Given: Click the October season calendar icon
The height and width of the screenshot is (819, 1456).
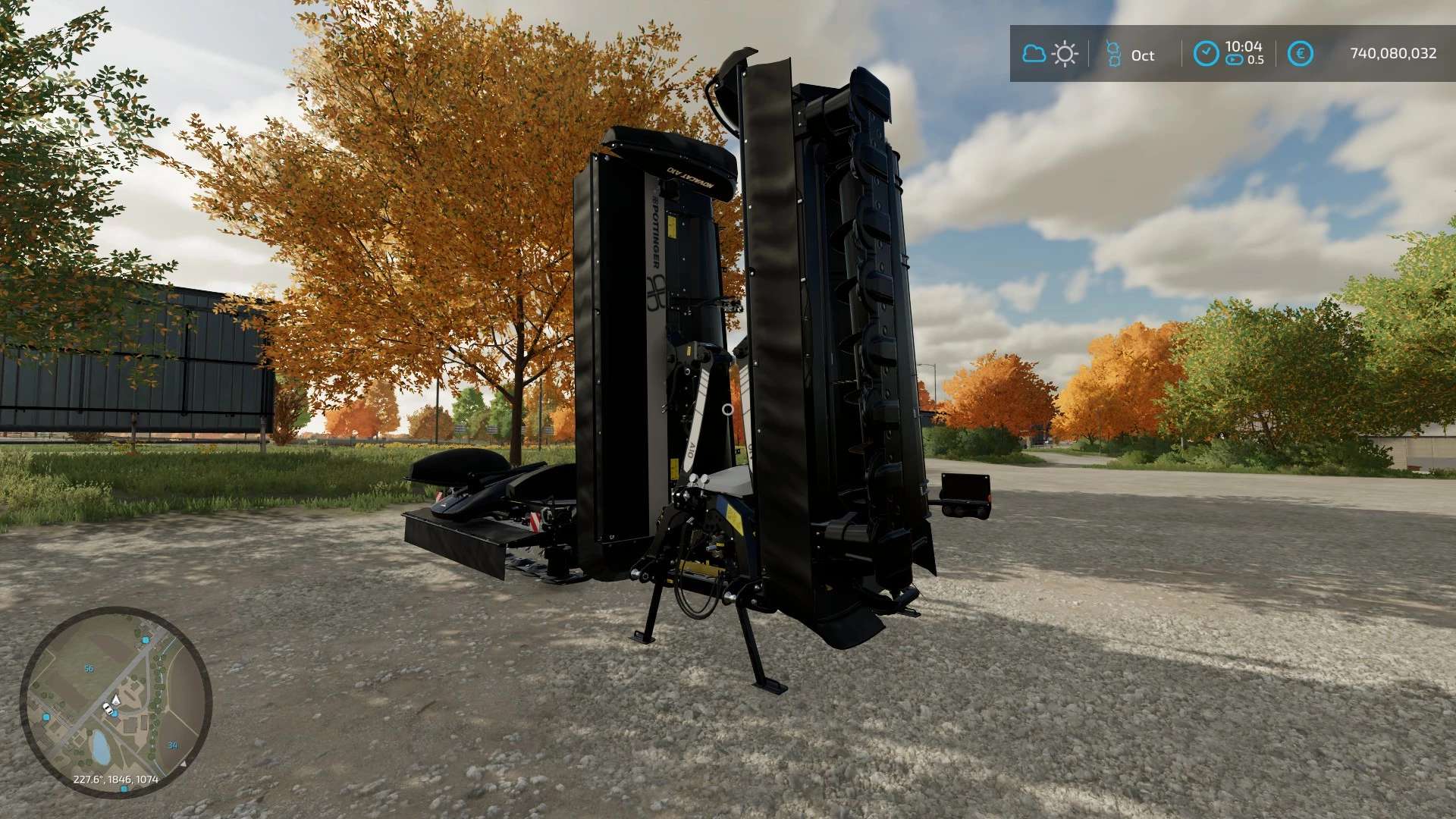Looking at the screenshot, I should (1113, 54).
